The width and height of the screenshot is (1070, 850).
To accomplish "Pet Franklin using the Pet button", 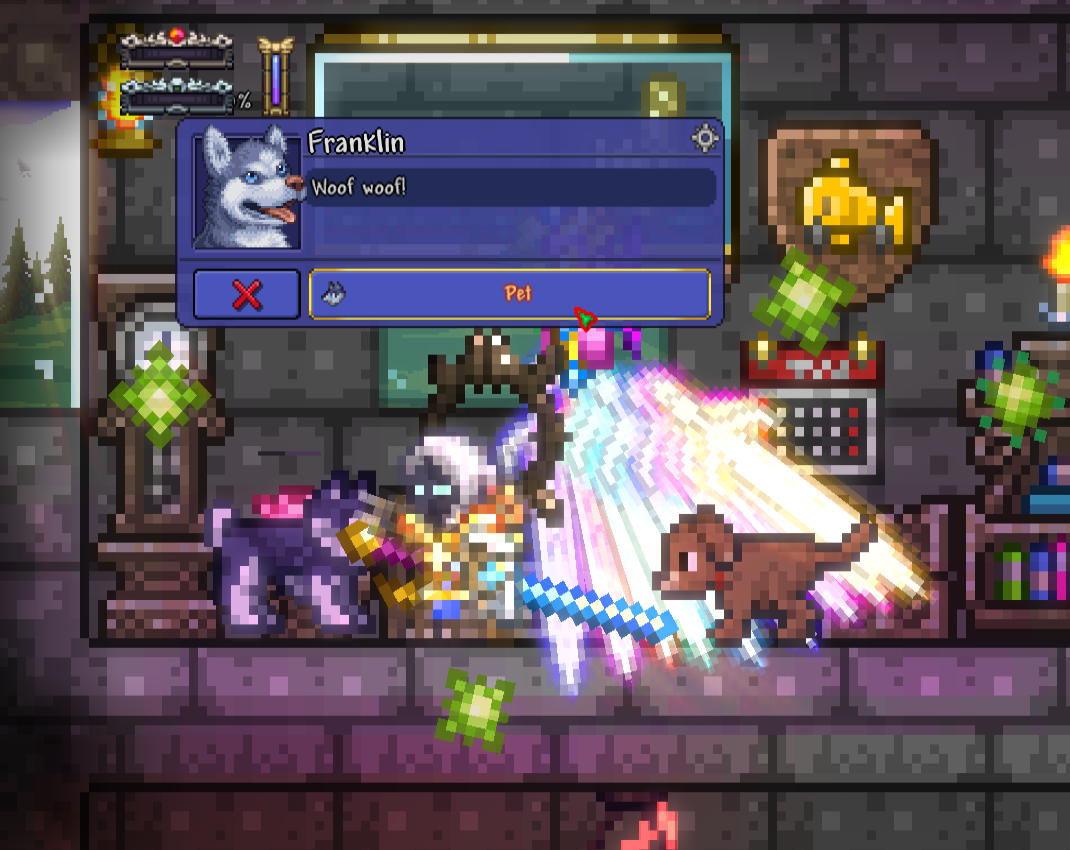I will 510,294.
